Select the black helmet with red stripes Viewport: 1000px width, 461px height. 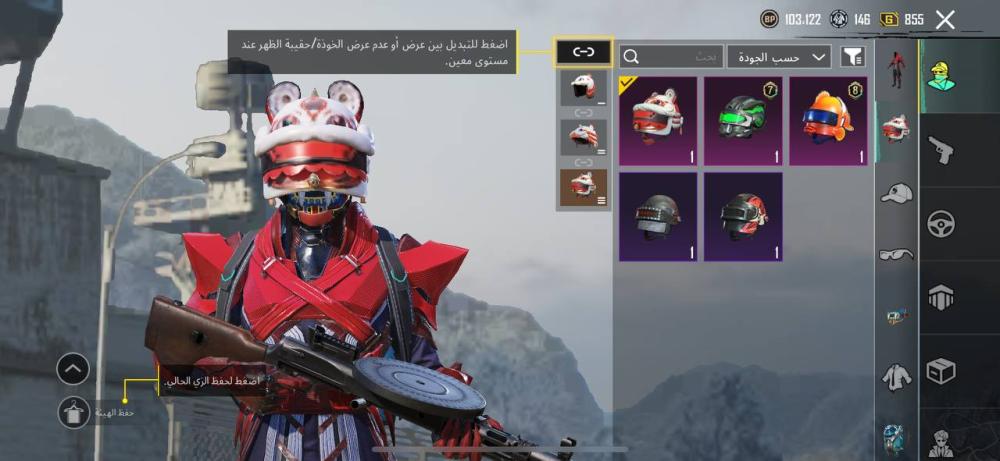point(743,216)
